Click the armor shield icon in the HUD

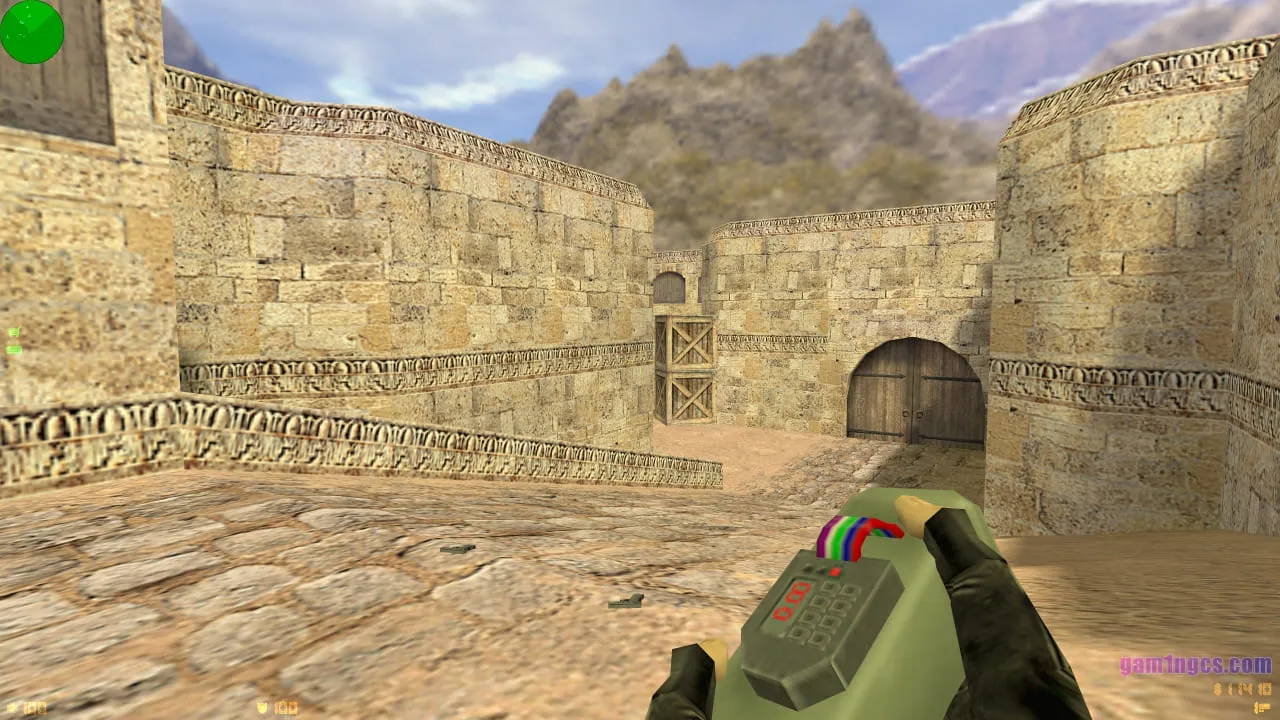(x=261, y=706)
